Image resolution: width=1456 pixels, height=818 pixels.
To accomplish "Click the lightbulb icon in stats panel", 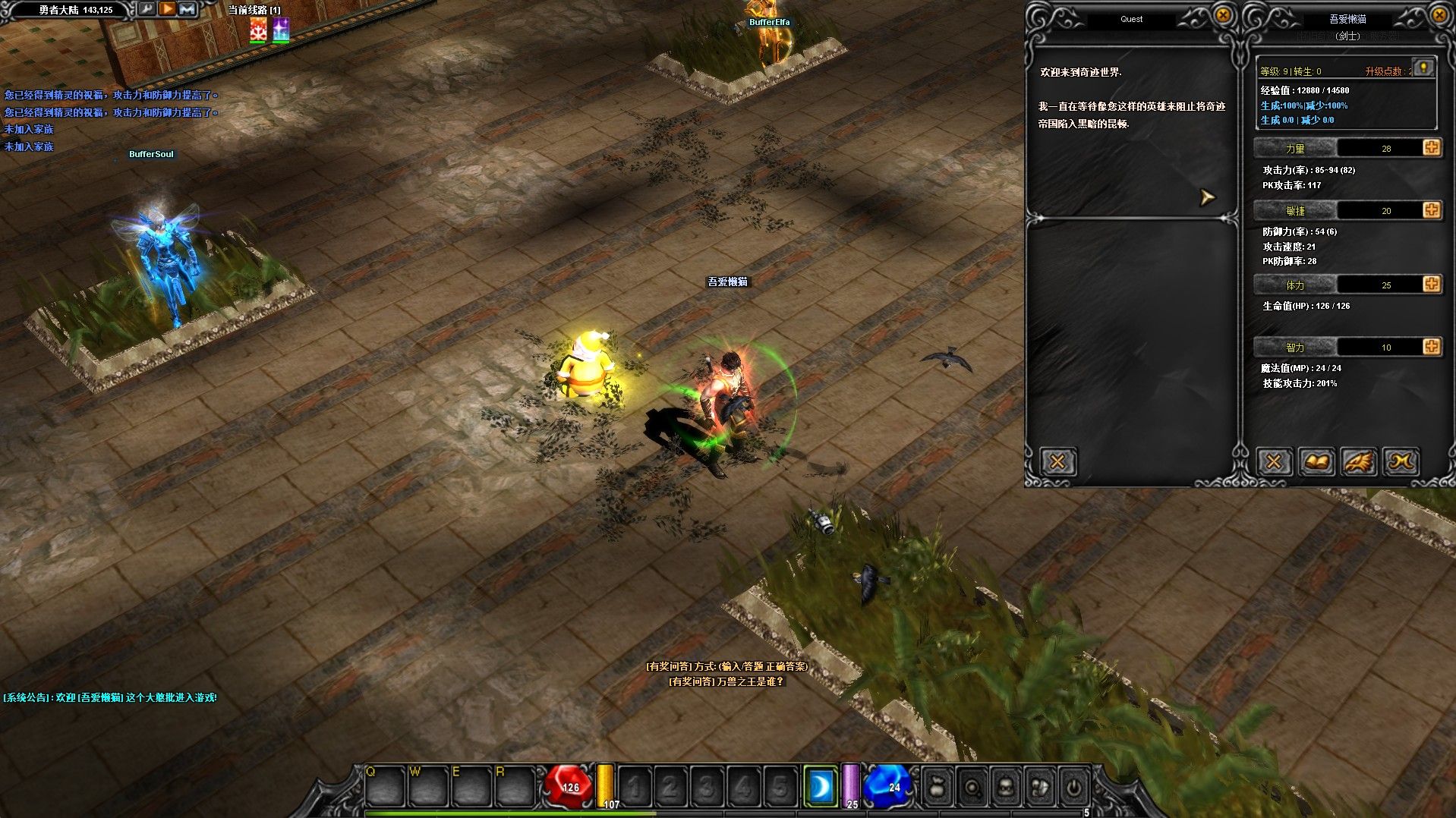I will [x=1423, y=68].
